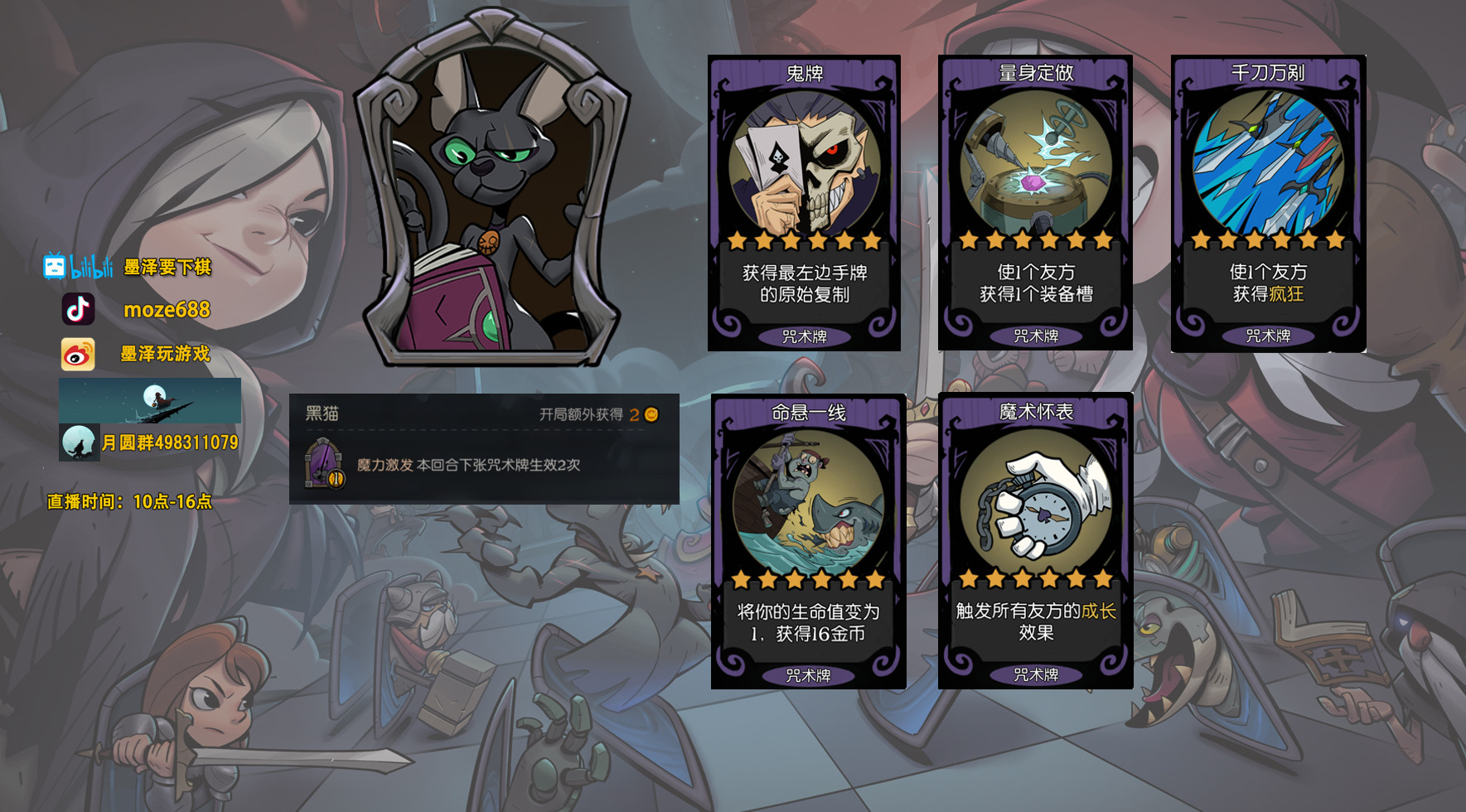The height and width of the screenshot is (812, 1466).
Task: Click the TikTok icon beside moze688
Action: tap(79, 310)
